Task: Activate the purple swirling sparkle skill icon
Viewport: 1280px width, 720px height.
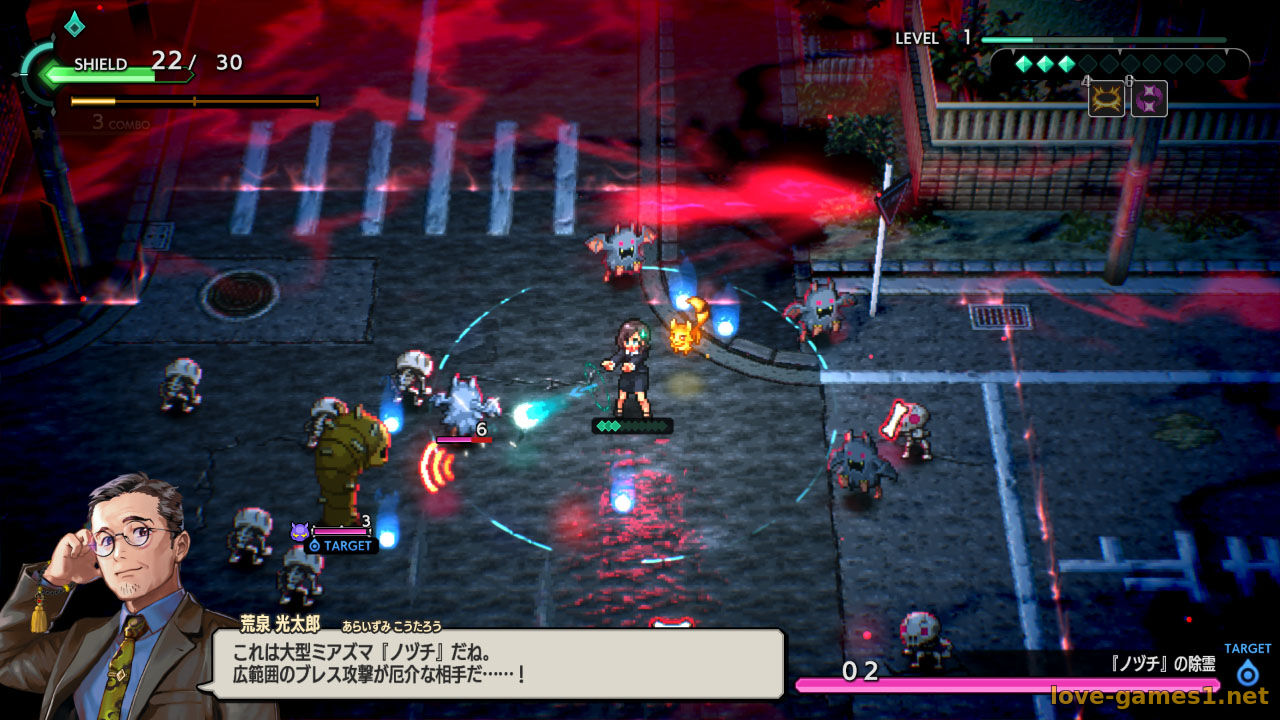Action: [1149, 99]
